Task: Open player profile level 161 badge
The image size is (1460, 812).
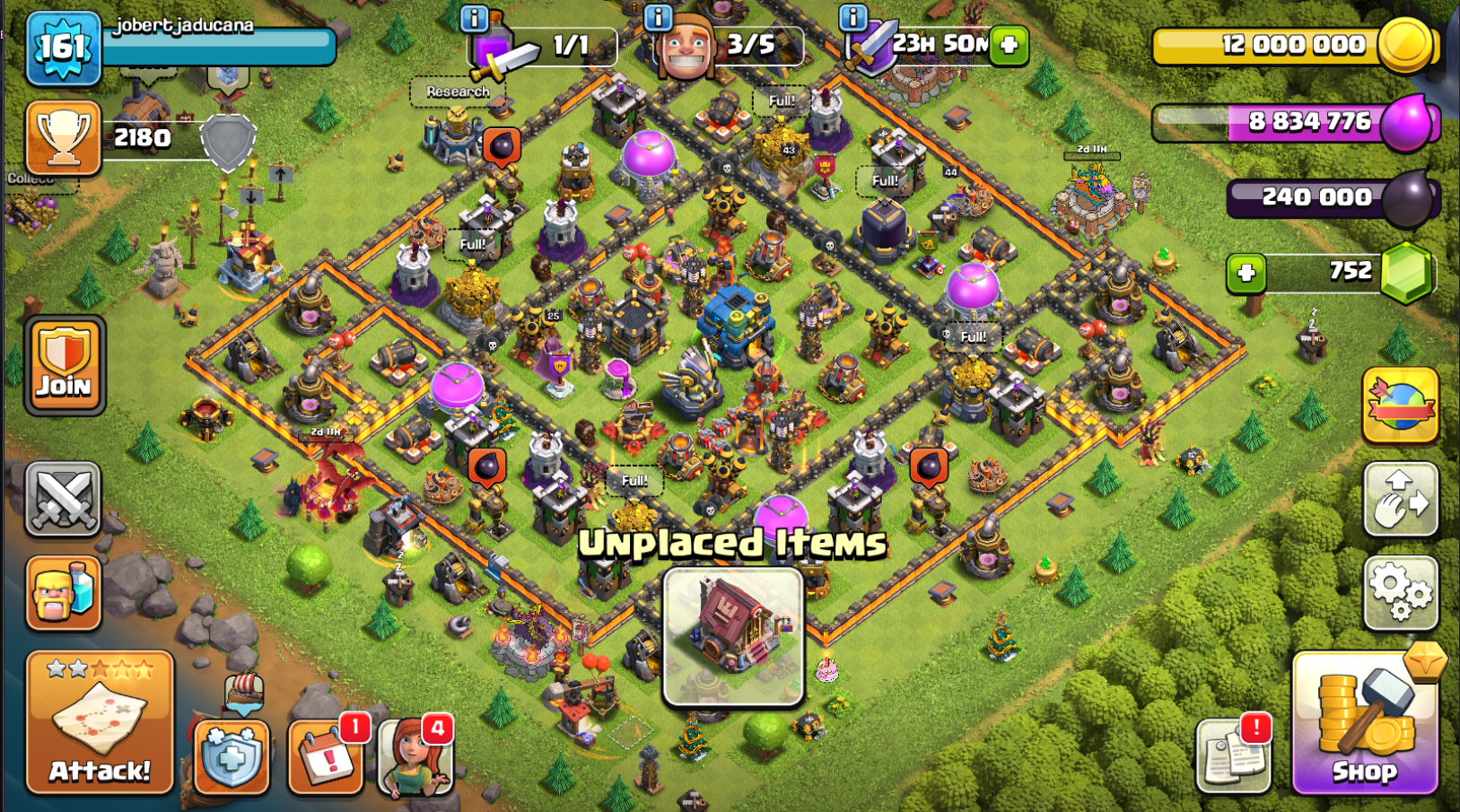Action: (x=63, y=48)
